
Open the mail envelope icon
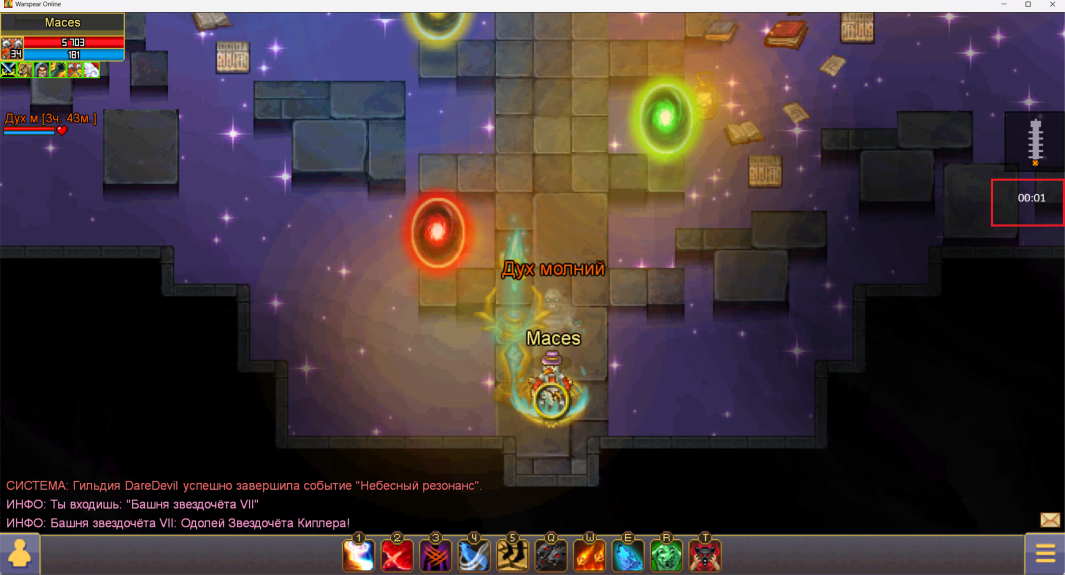(1050, 520)
